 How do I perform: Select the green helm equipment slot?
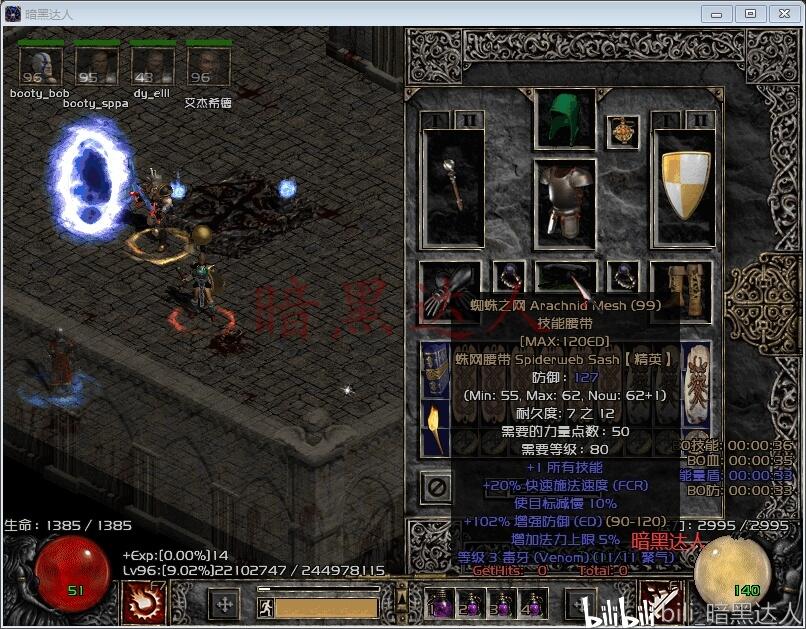pyautogui.click(x=565, y=118)
